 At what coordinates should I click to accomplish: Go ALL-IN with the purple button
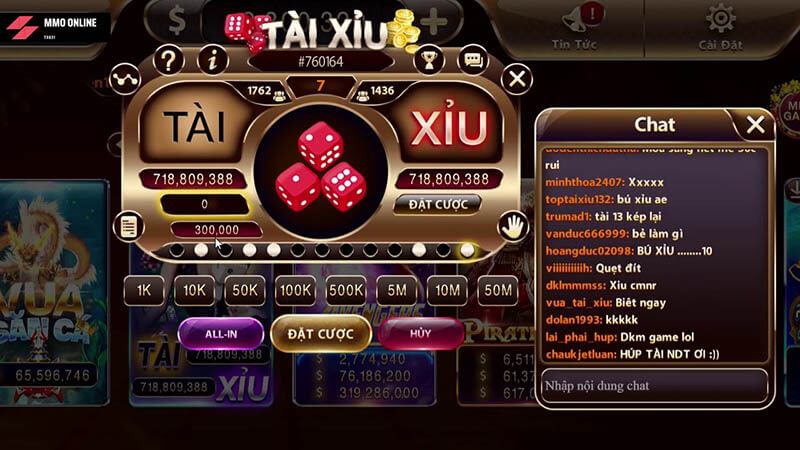[x=221, y=333]
